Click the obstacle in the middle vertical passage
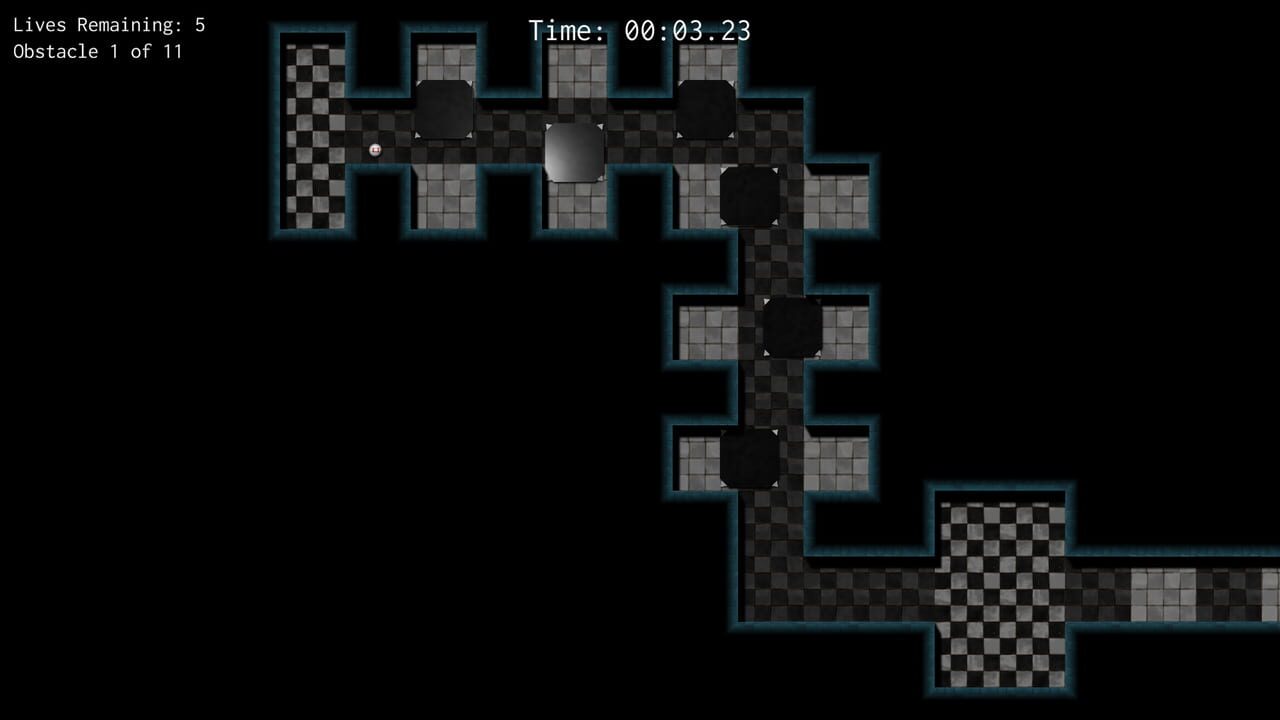The height and width of the screenshot is (720, 1280). click(792, 328)
